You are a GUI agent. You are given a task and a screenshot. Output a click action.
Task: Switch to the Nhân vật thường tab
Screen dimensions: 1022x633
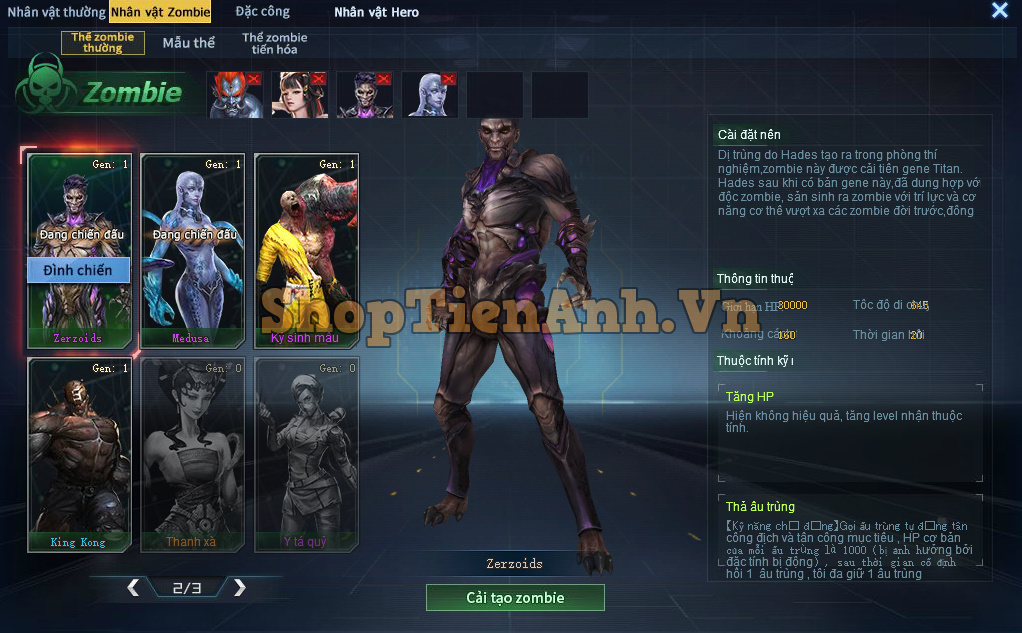click(56, 12)
